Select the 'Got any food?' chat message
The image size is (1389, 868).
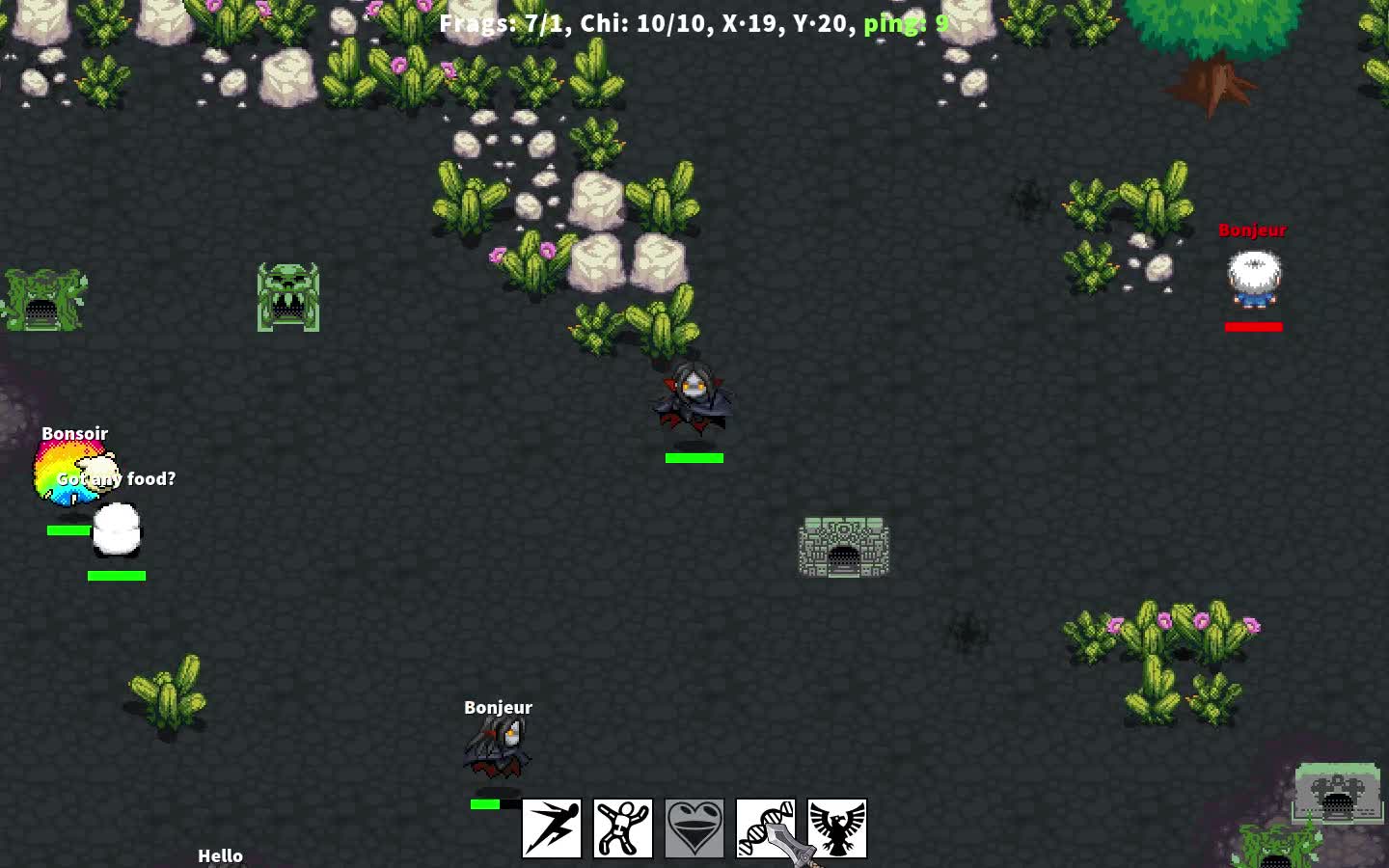tap(116, 478)
